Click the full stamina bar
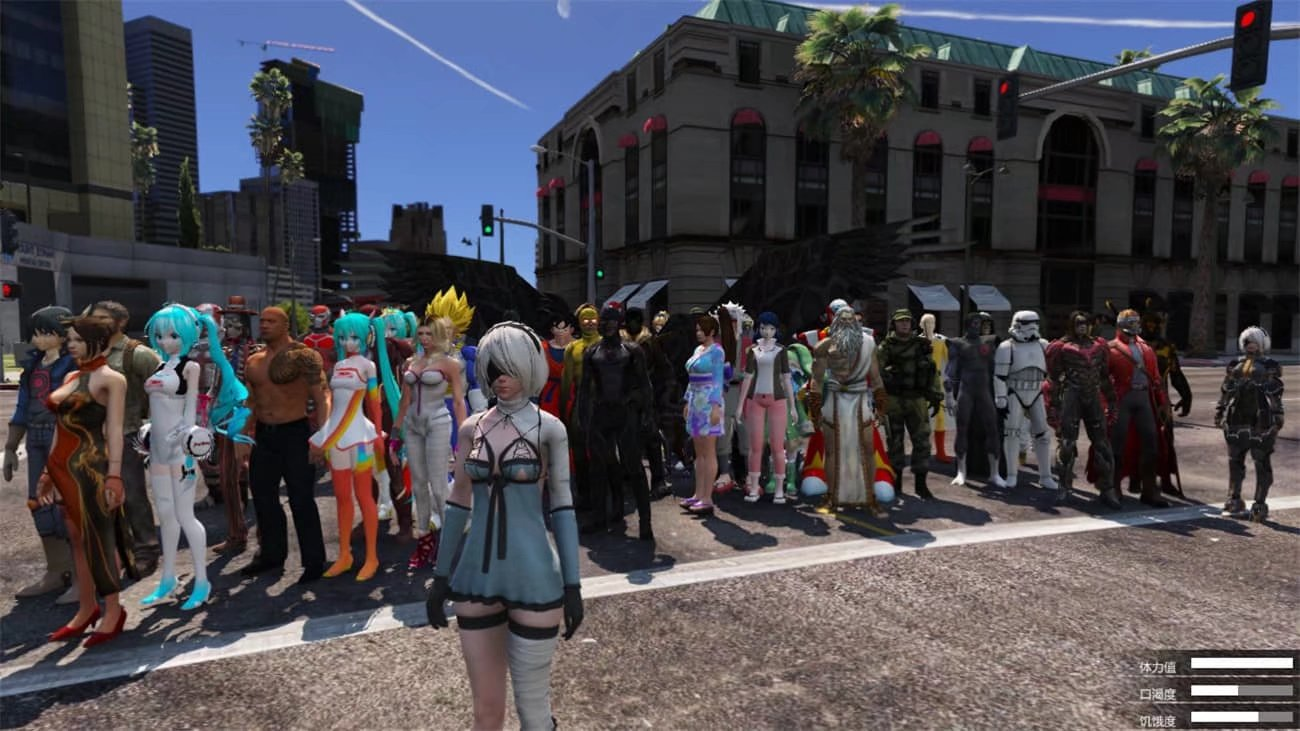Viewport: 1300px width, 731px height. tap(1242, 663)
